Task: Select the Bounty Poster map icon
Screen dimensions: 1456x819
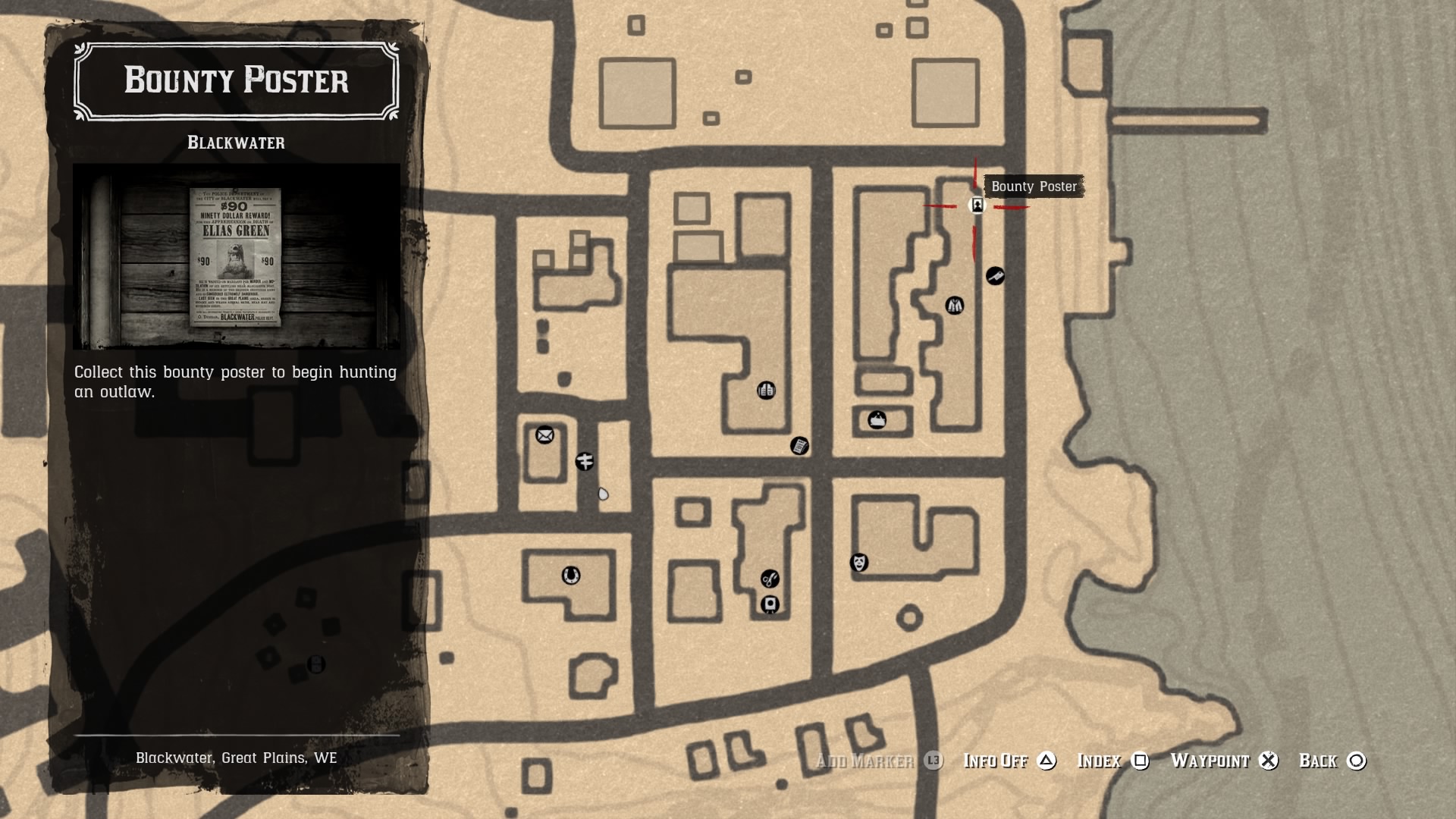Action: [x=977, y=205]
